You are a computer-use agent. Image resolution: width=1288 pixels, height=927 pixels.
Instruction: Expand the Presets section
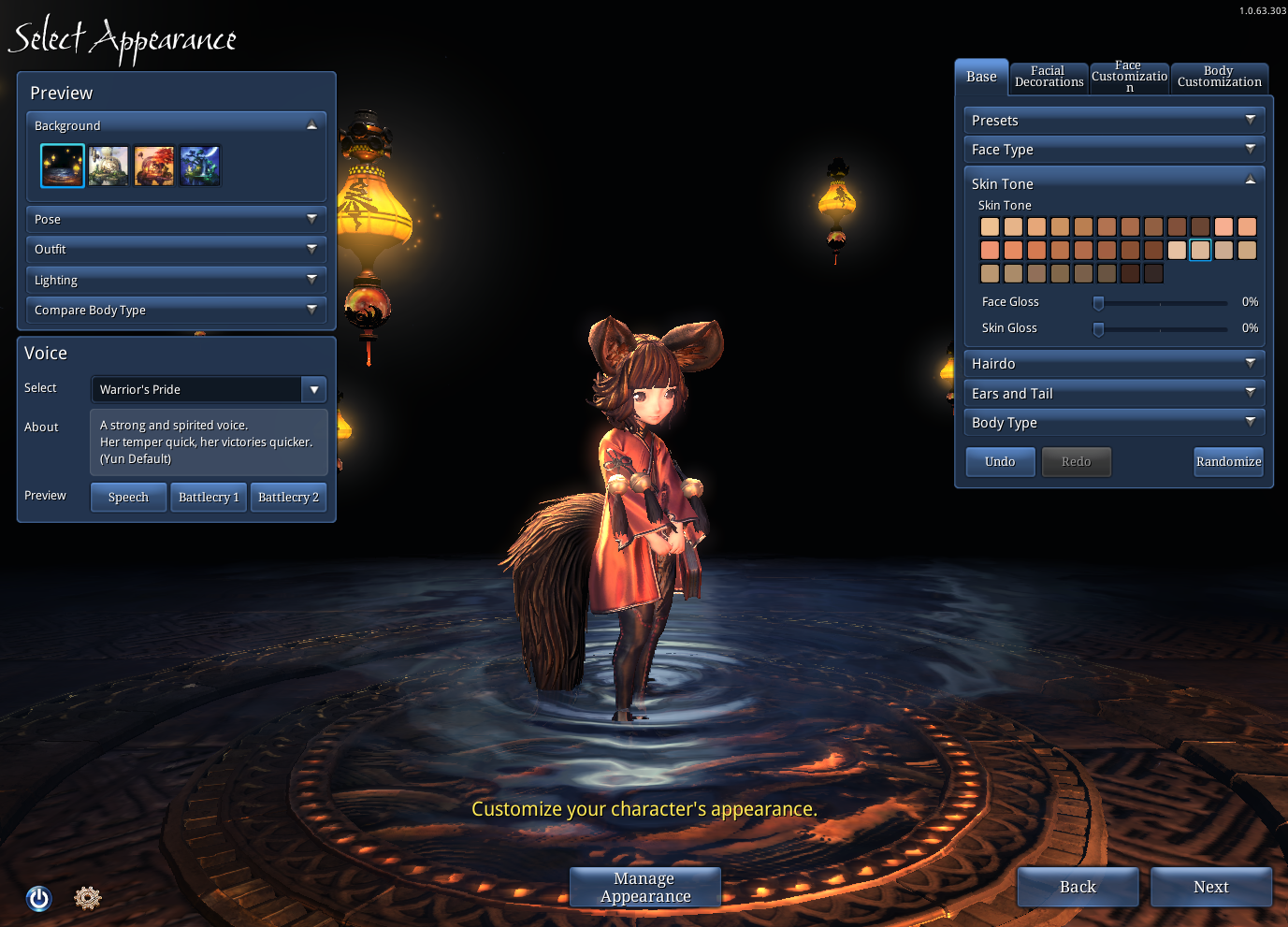point(1113,121)
